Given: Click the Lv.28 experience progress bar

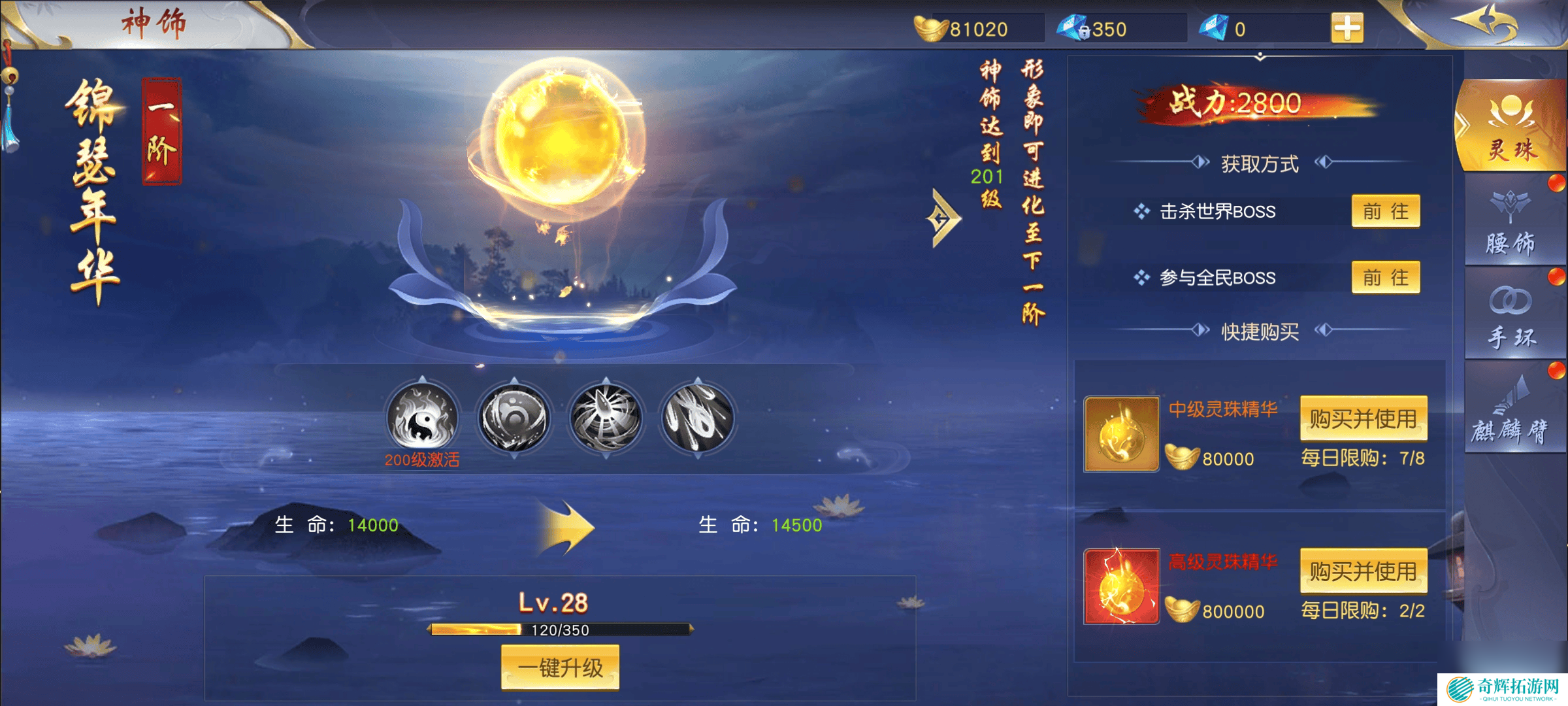Looking at the screenshot, I should 561,631.
